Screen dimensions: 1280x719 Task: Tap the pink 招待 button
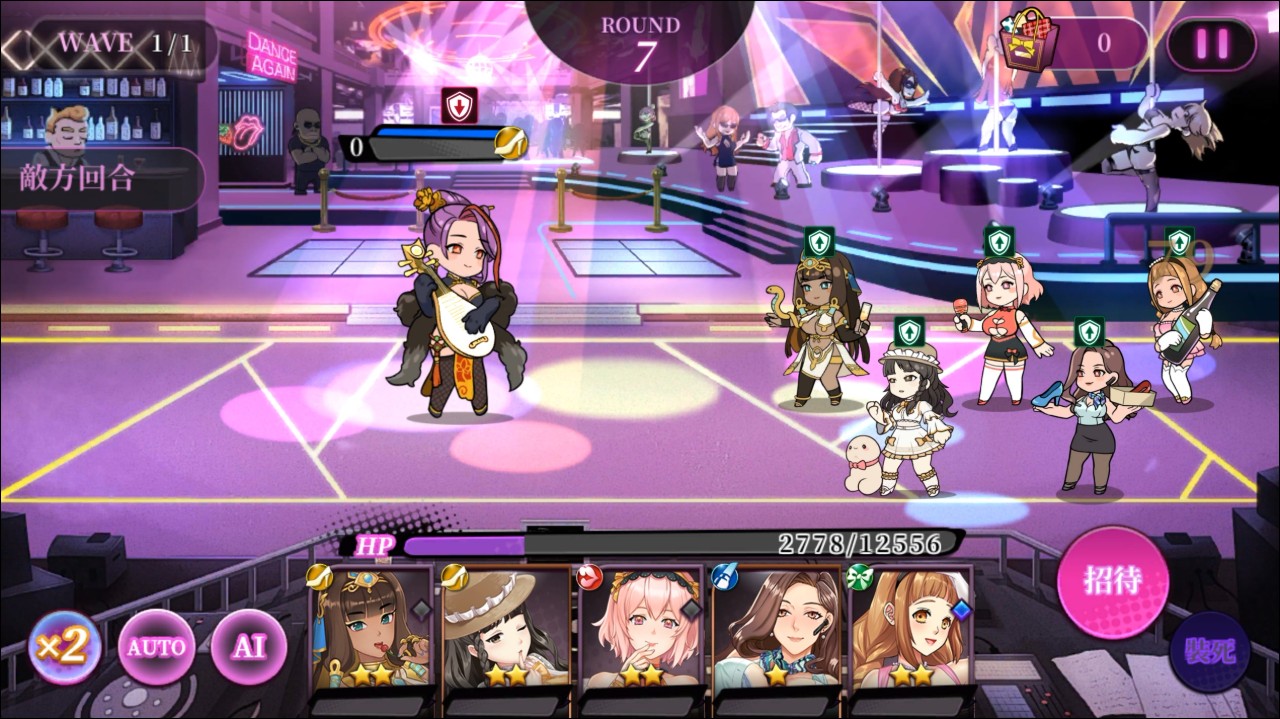1112,580
